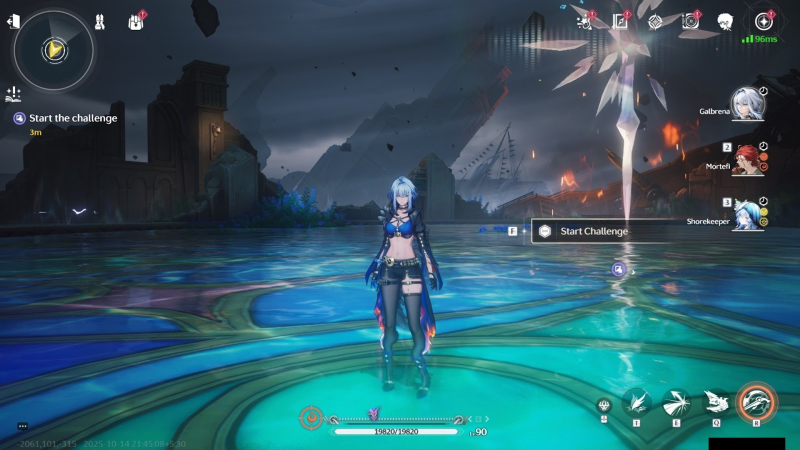Screen dimensions: 800x450
Task: Open the camera-style icon in top bar
Action: pos(690,21)
